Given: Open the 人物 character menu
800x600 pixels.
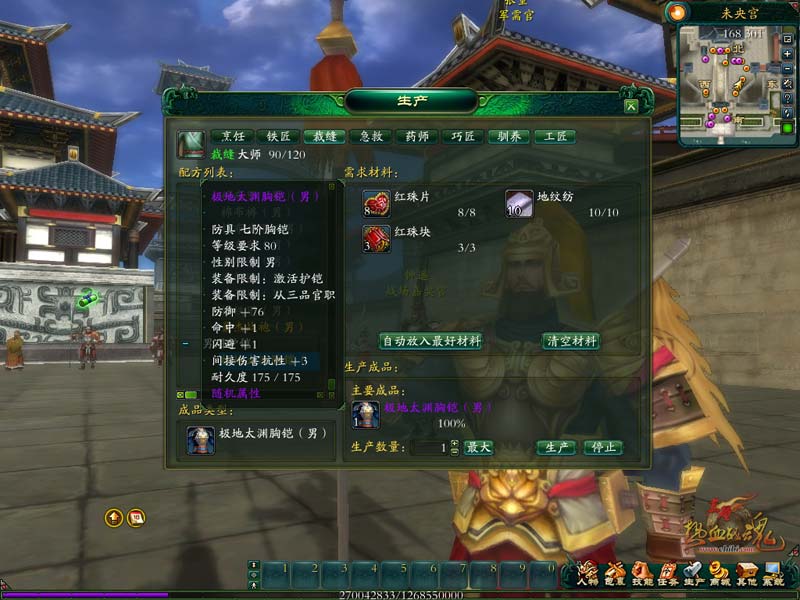Looking at the screenshot, I should click(x=587, y=573).
